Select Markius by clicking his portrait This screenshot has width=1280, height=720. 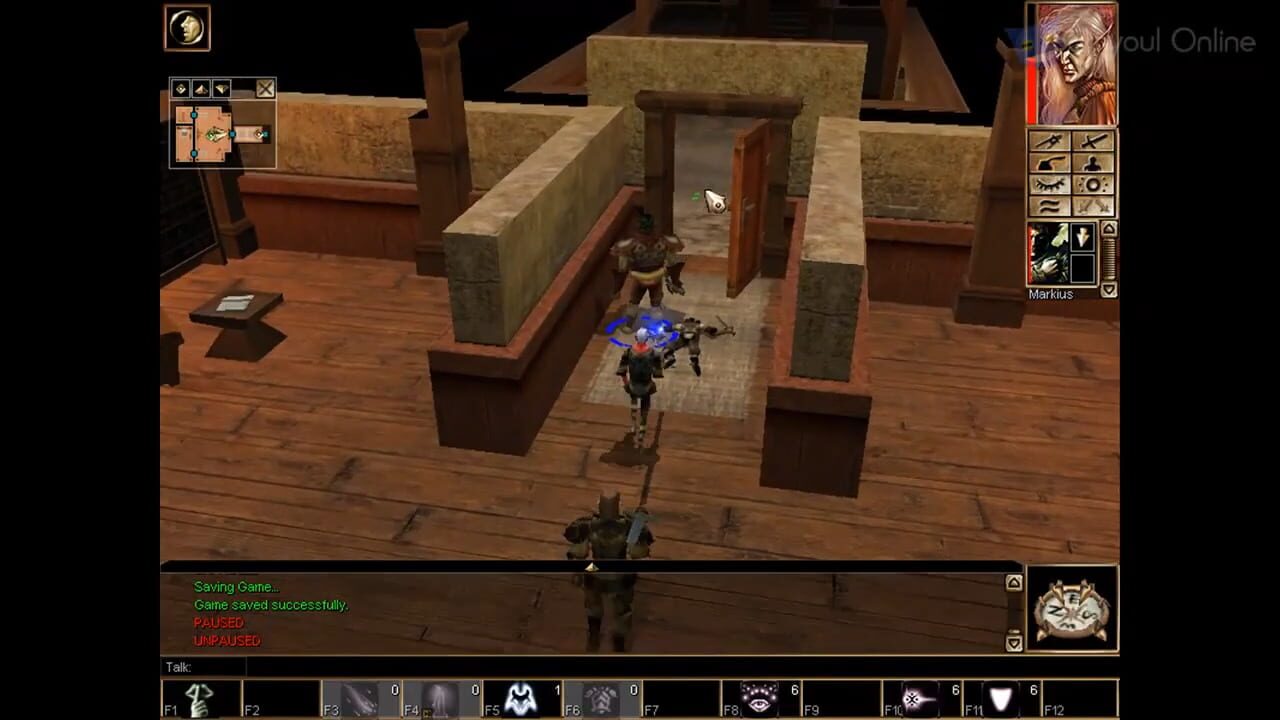tap(1048, 252)
